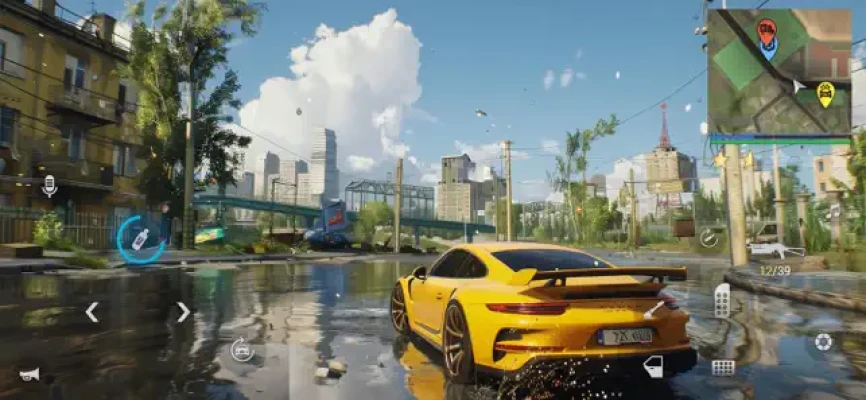866x400 pixels.
Task: Open the minimap
Action: 778,70
